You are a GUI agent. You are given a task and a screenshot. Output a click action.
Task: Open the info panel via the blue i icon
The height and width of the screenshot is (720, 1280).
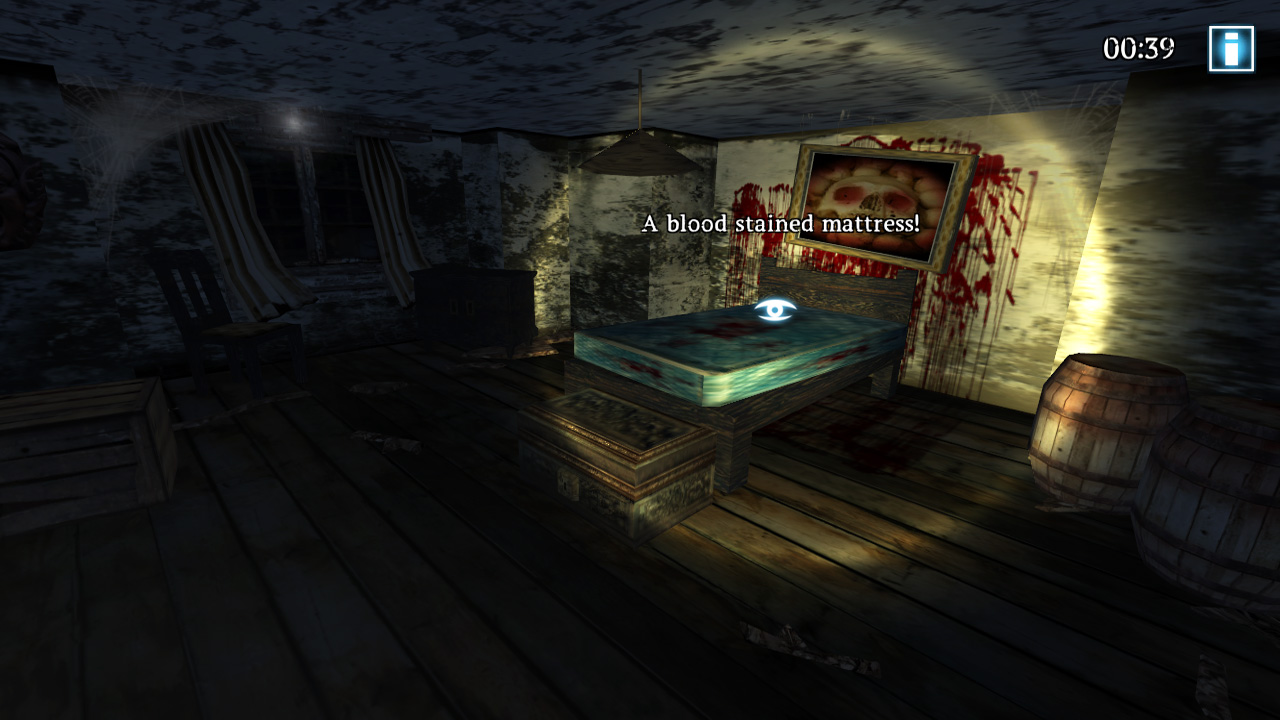[x=1230, y=46]
